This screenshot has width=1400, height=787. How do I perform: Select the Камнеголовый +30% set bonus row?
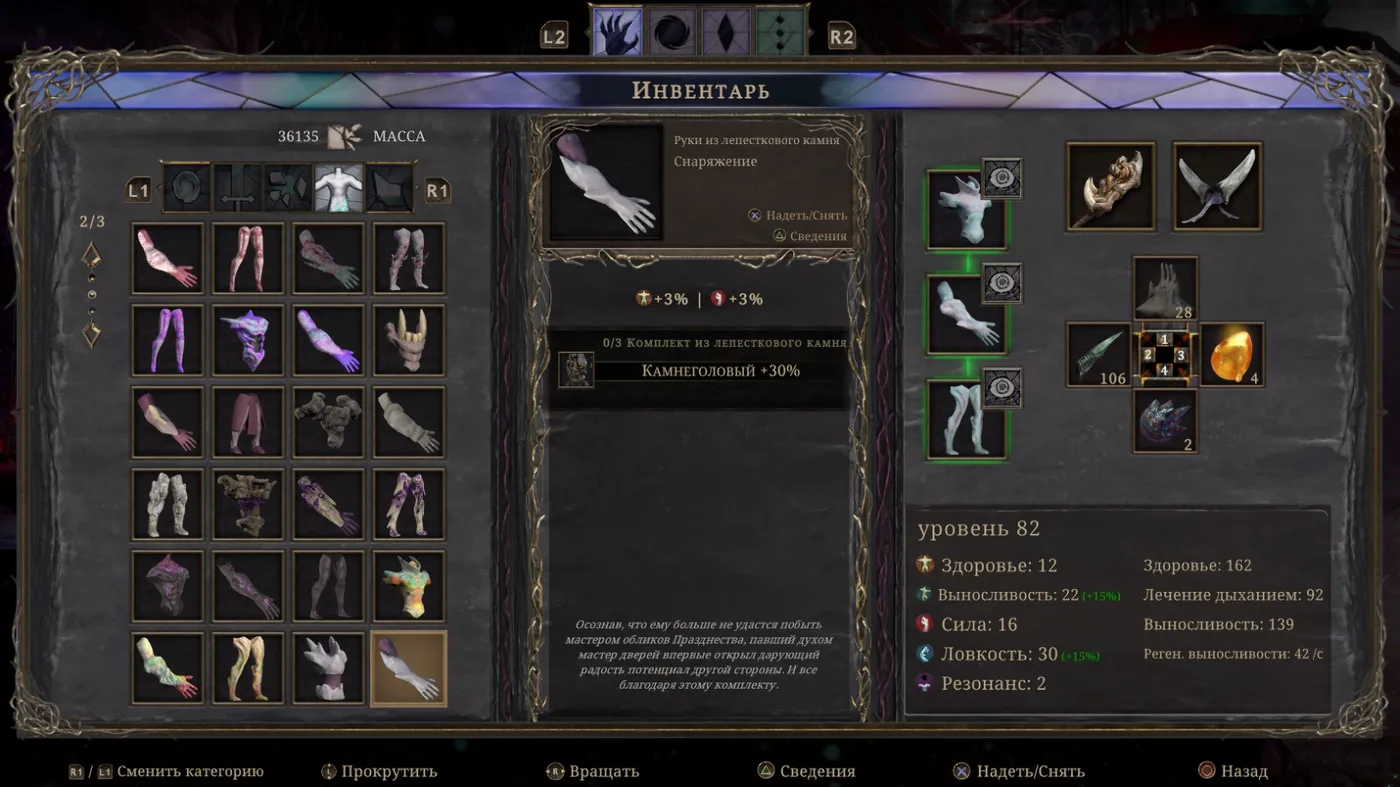tap(720, 371)
